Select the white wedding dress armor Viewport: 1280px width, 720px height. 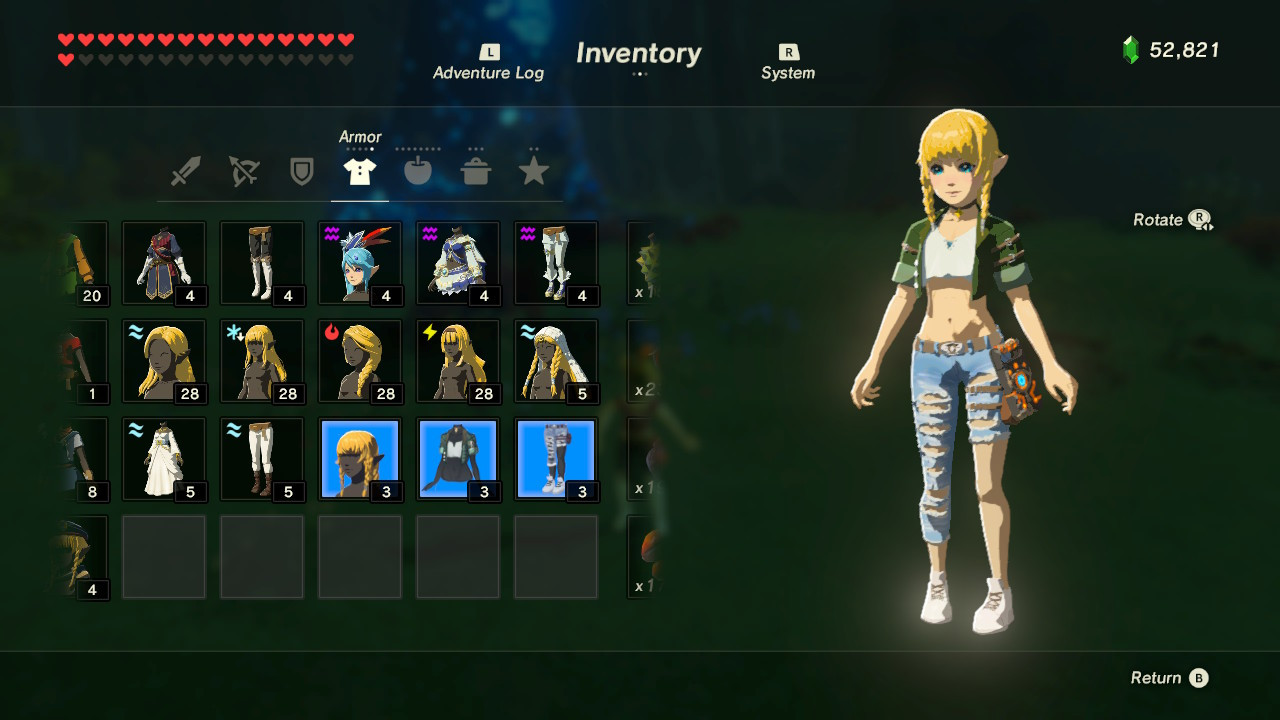tap(164, 459)
